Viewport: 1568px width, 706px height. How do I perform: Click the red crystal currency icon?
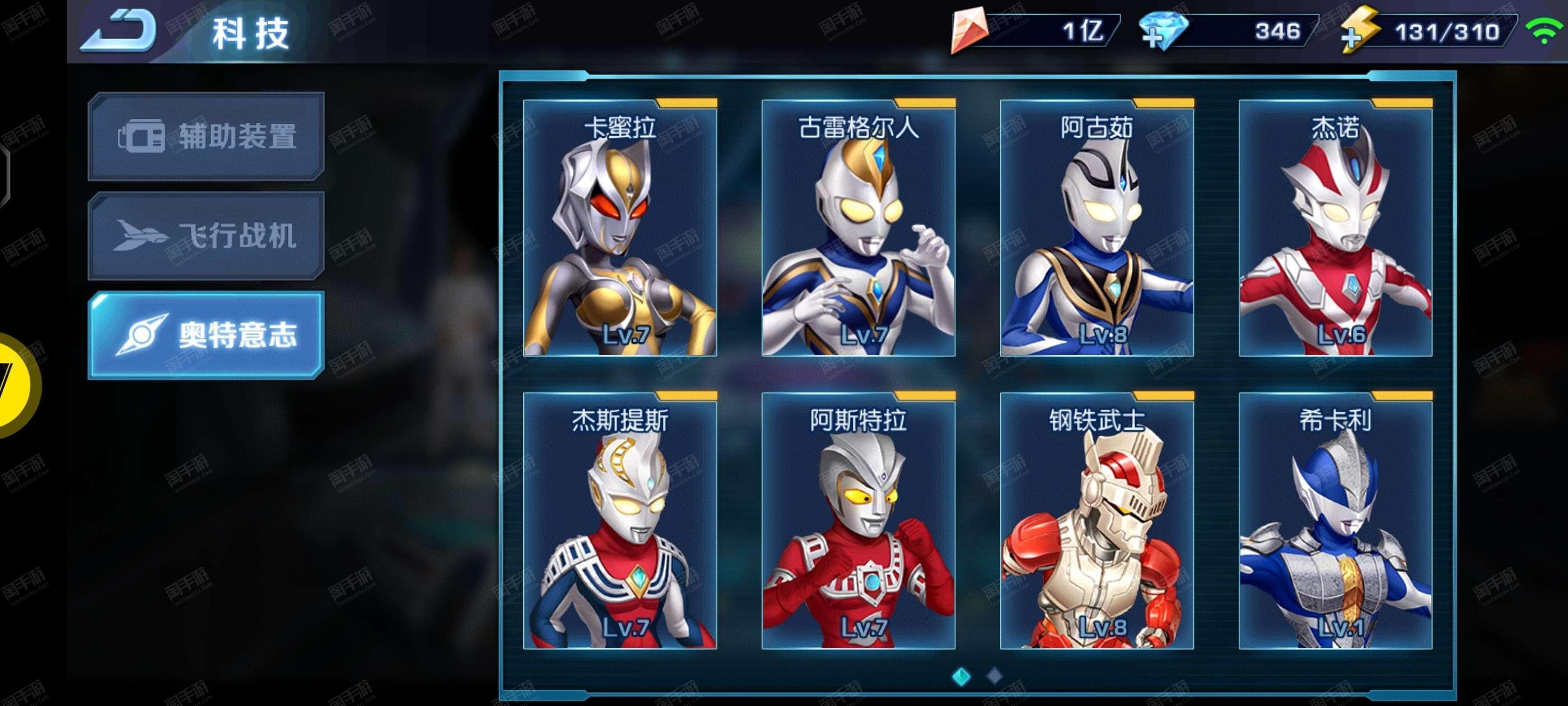point(968,29)
